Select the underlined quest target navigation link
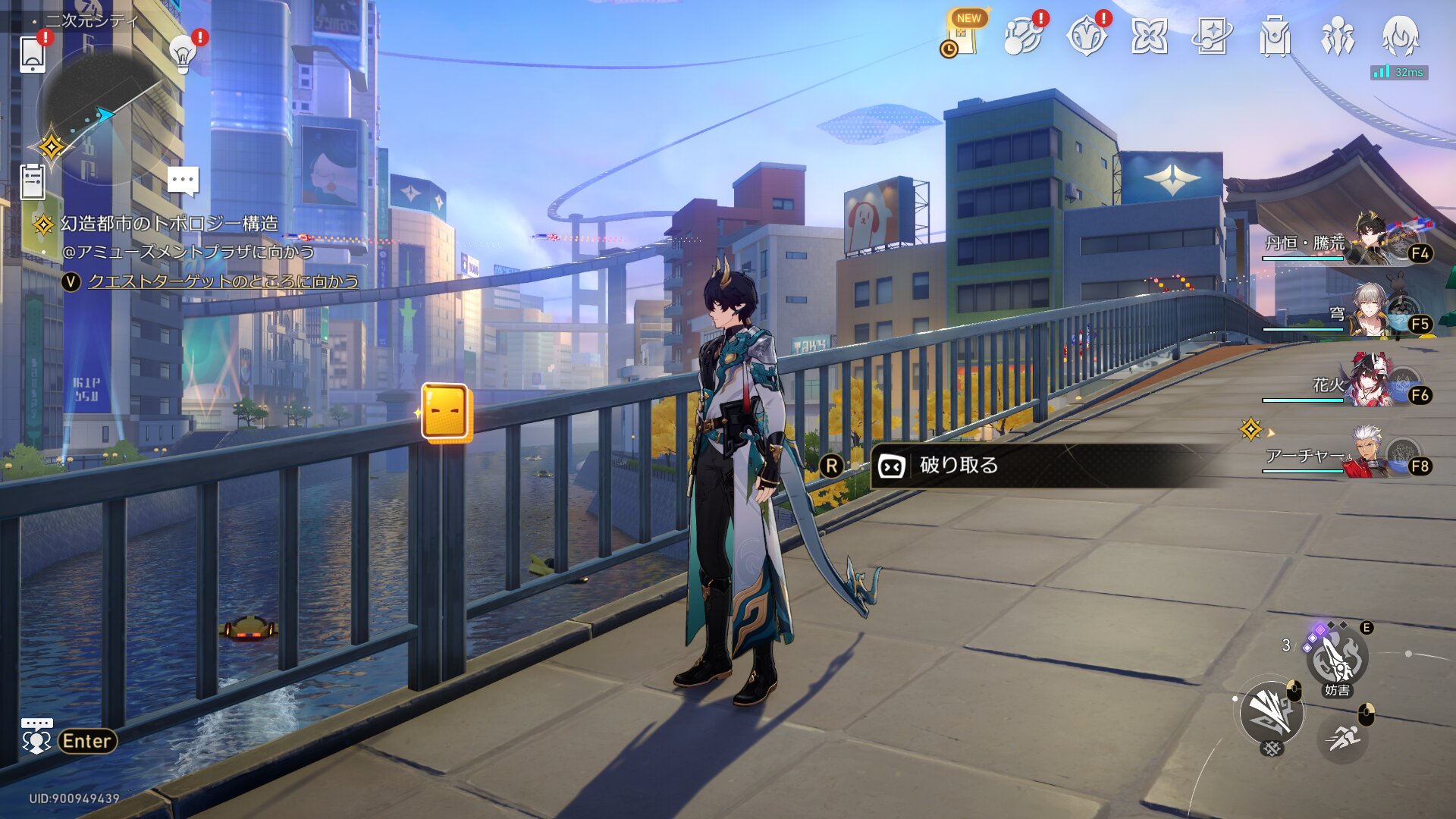 223,281
